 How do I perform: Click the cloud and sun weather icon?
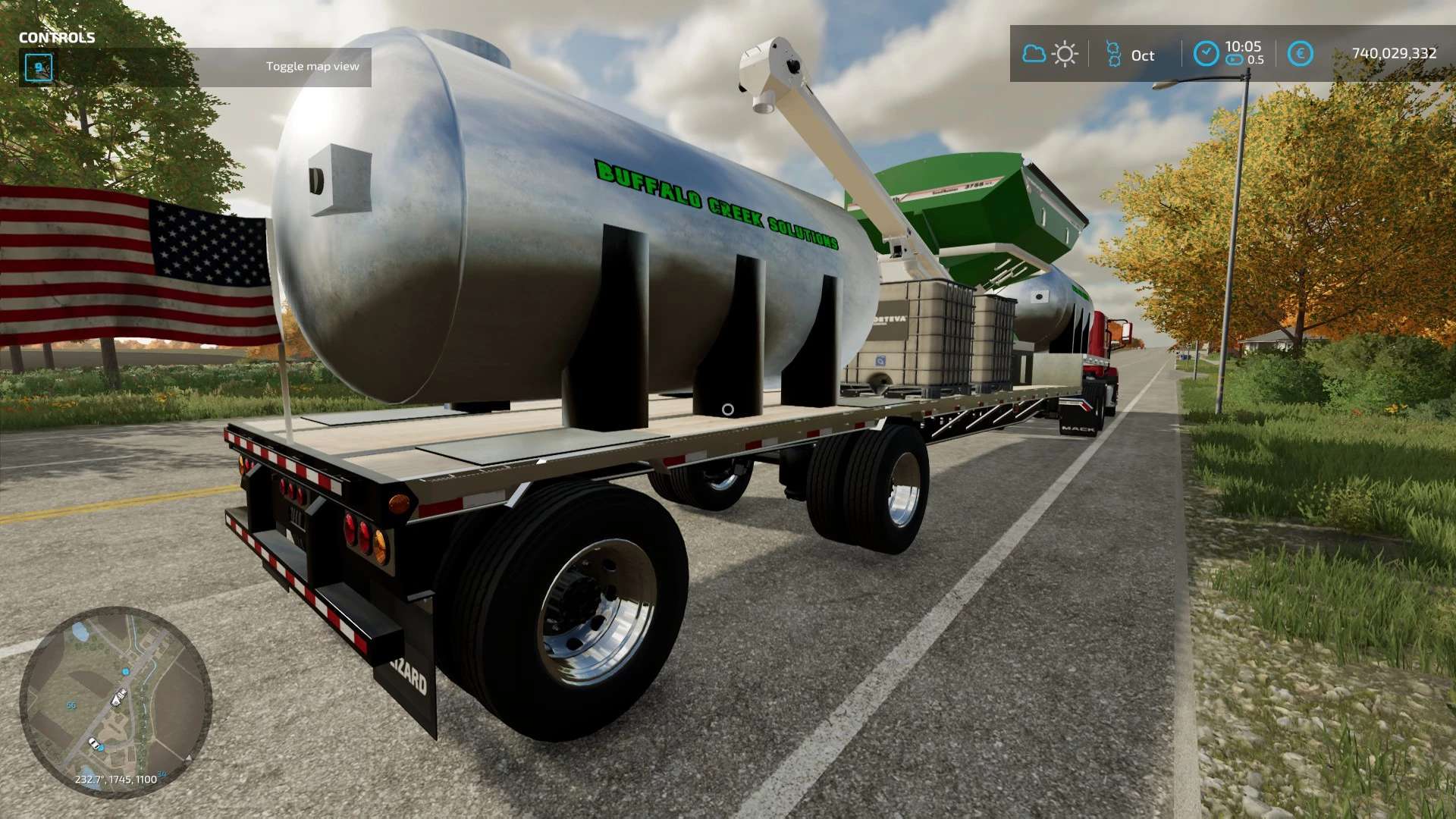click(x=1050, y=55)
